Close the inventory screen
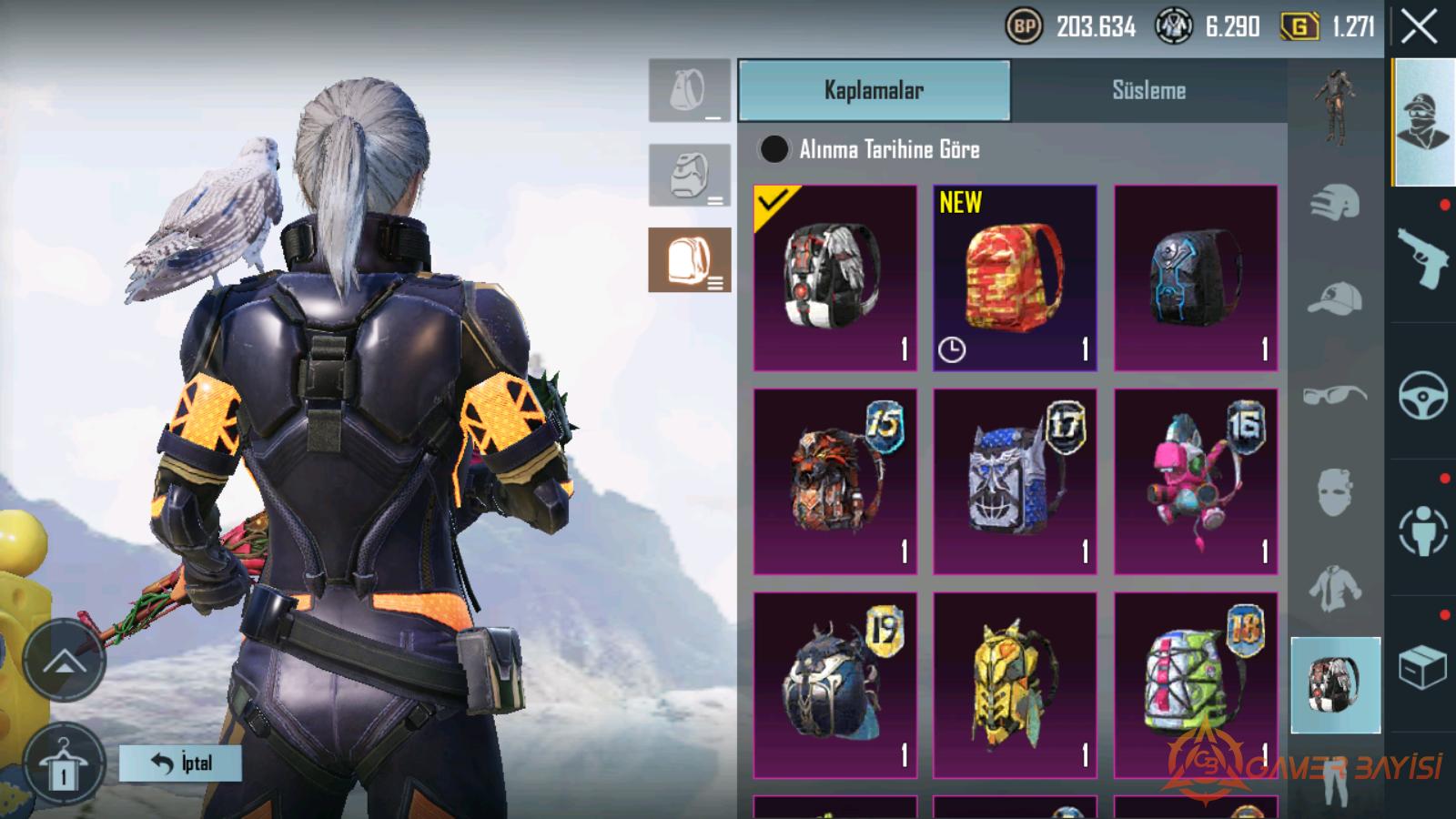Viewport: 1456px width, 819px height. (x=1419, y=27)
